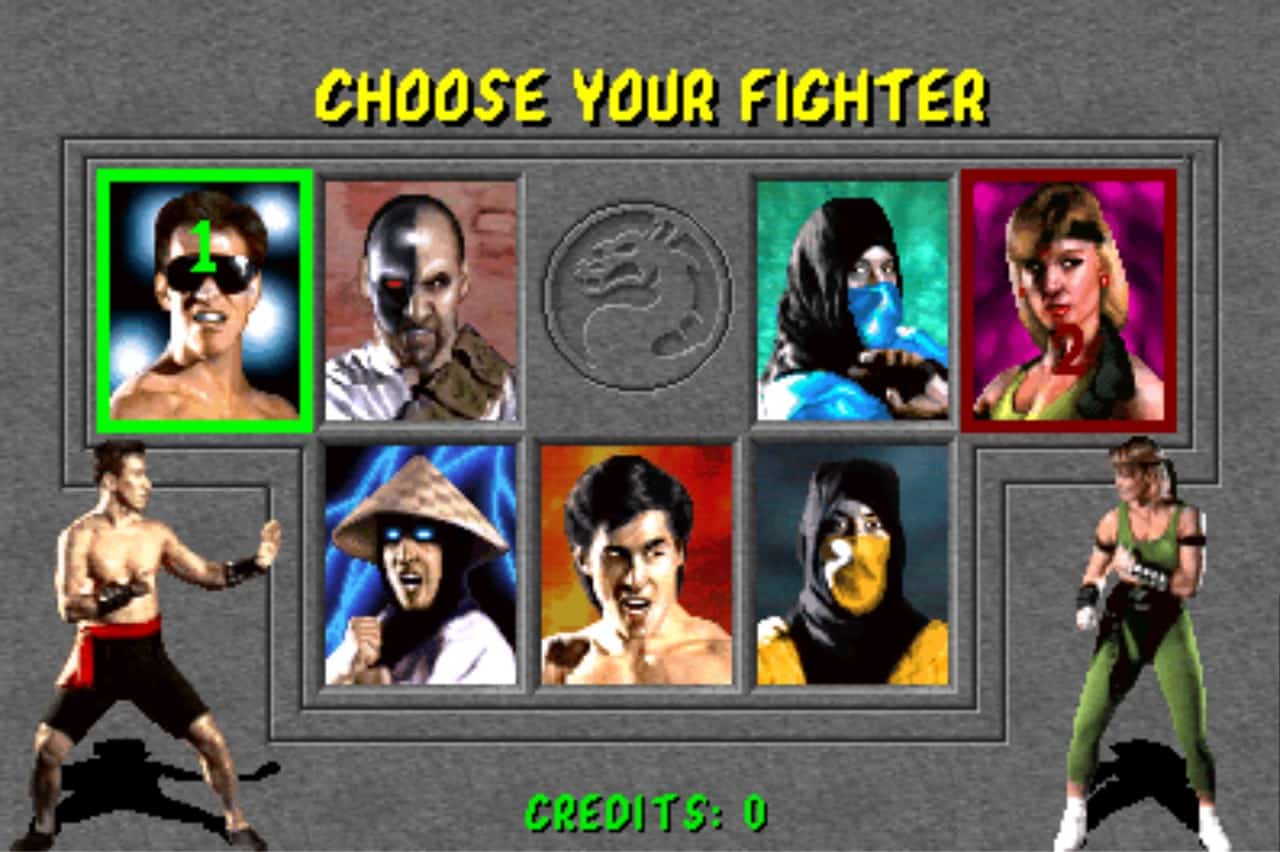Click Johnny Cage's full-body fighting stance sprite
1280x852 pixels.
pos(150,600)
